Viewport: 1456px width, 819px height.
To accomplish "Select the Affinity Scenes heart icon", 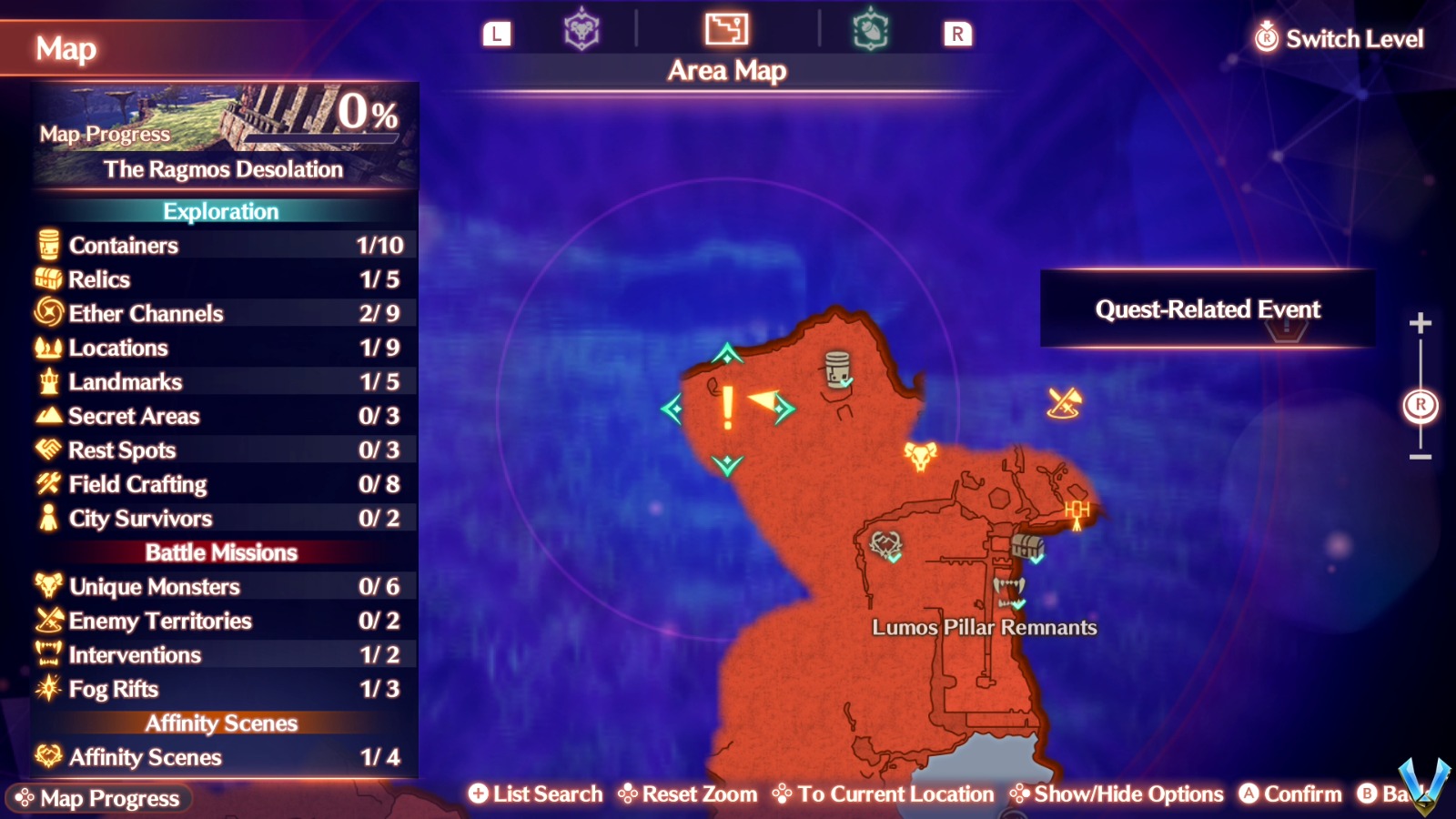I will [x=47, y=757].
